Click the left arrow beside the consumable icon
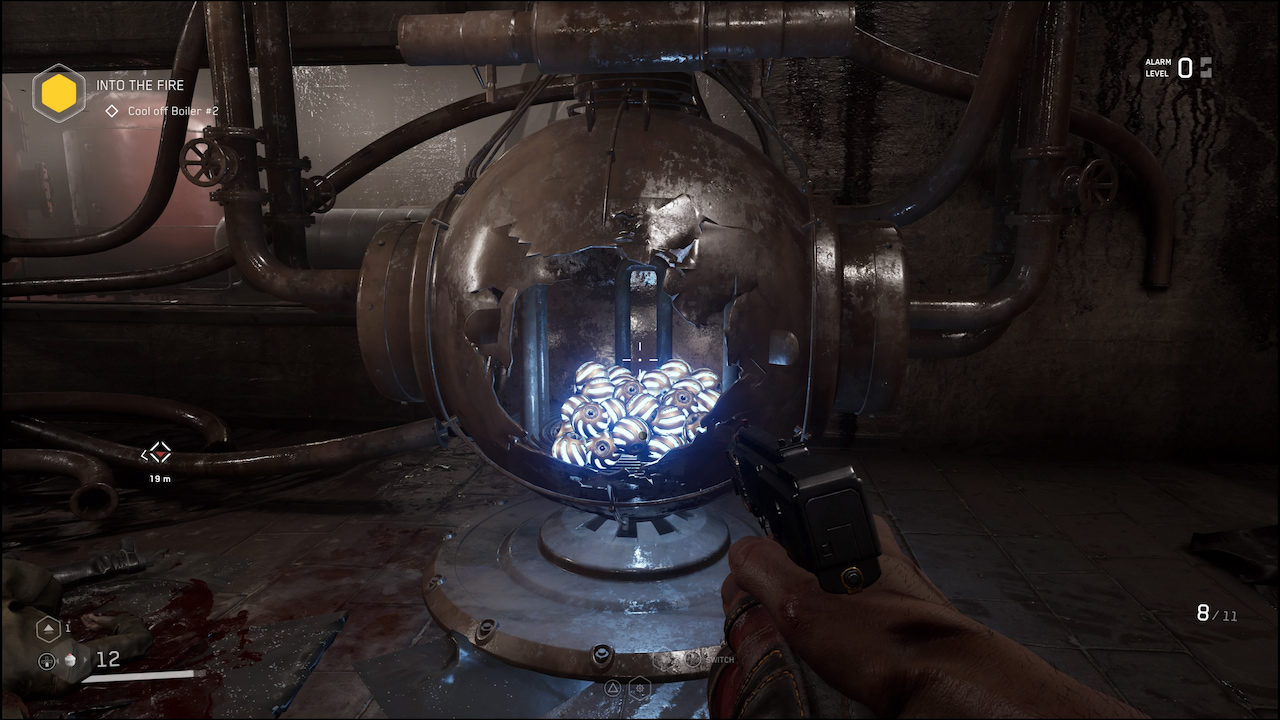The image size is (1280, 720). (59, 660)
